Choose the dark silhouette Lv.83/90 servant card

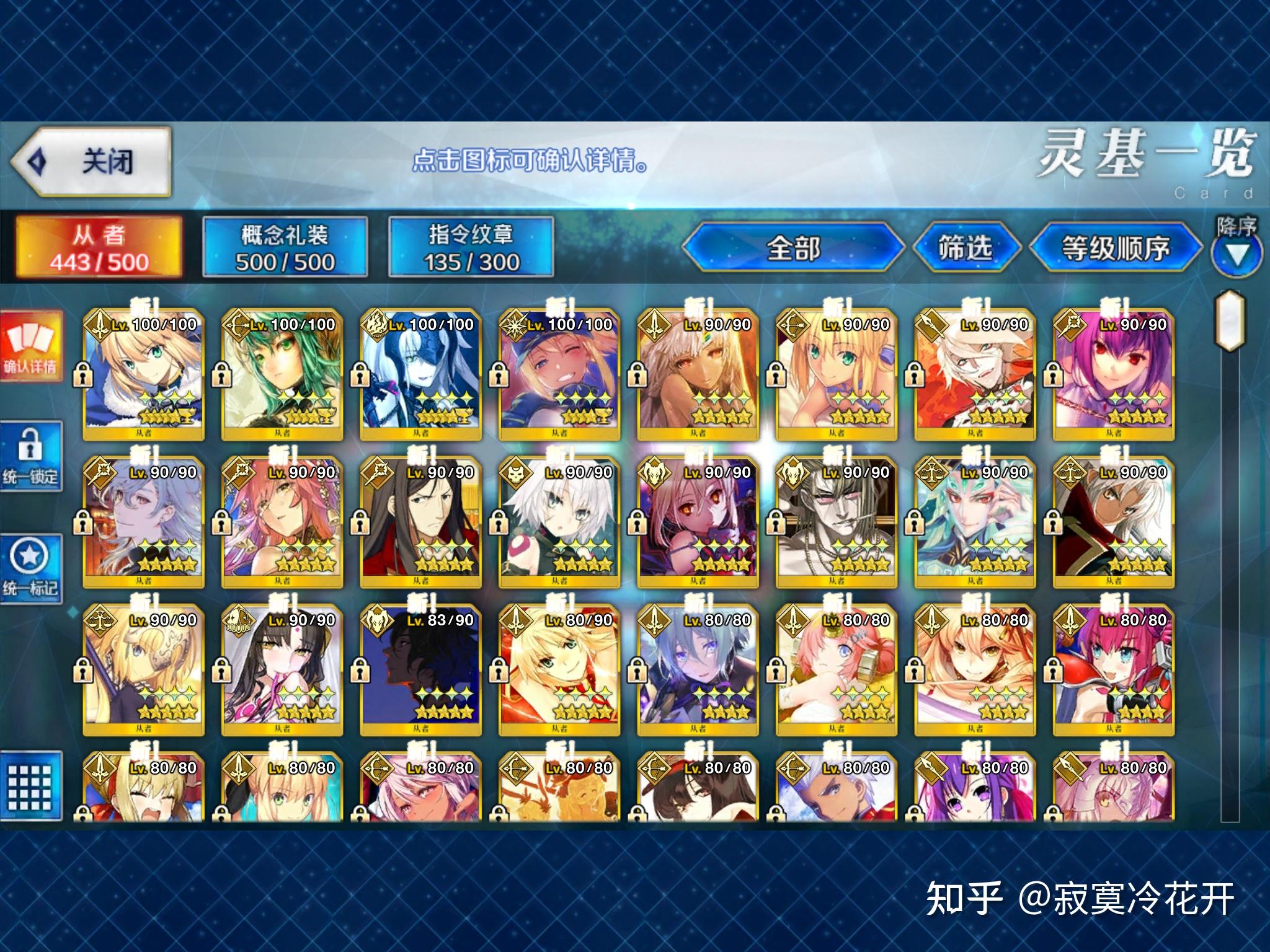421,668
